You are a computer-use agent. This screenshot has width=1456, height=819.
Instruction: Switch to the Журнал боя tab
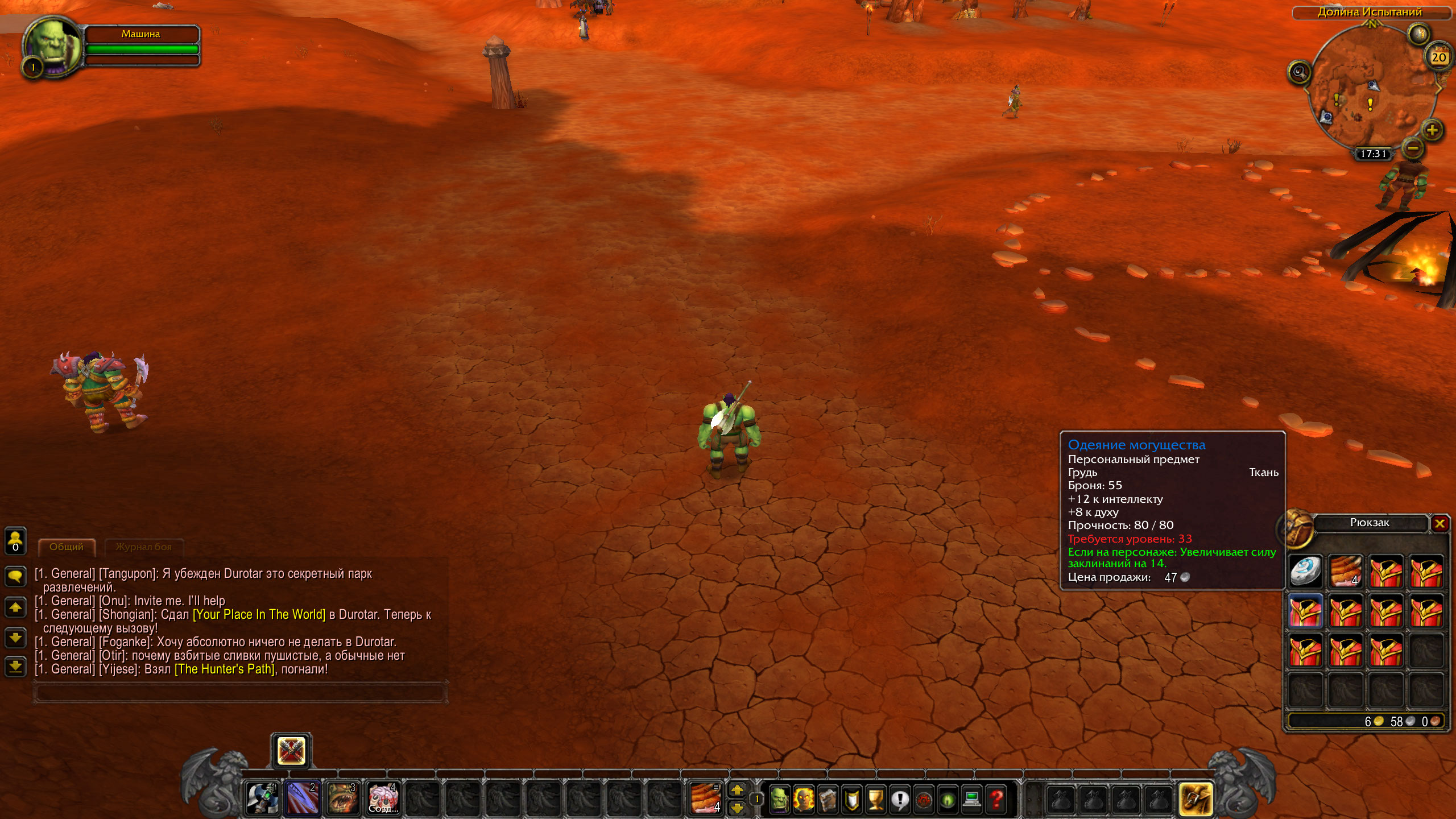click(143, 547)
